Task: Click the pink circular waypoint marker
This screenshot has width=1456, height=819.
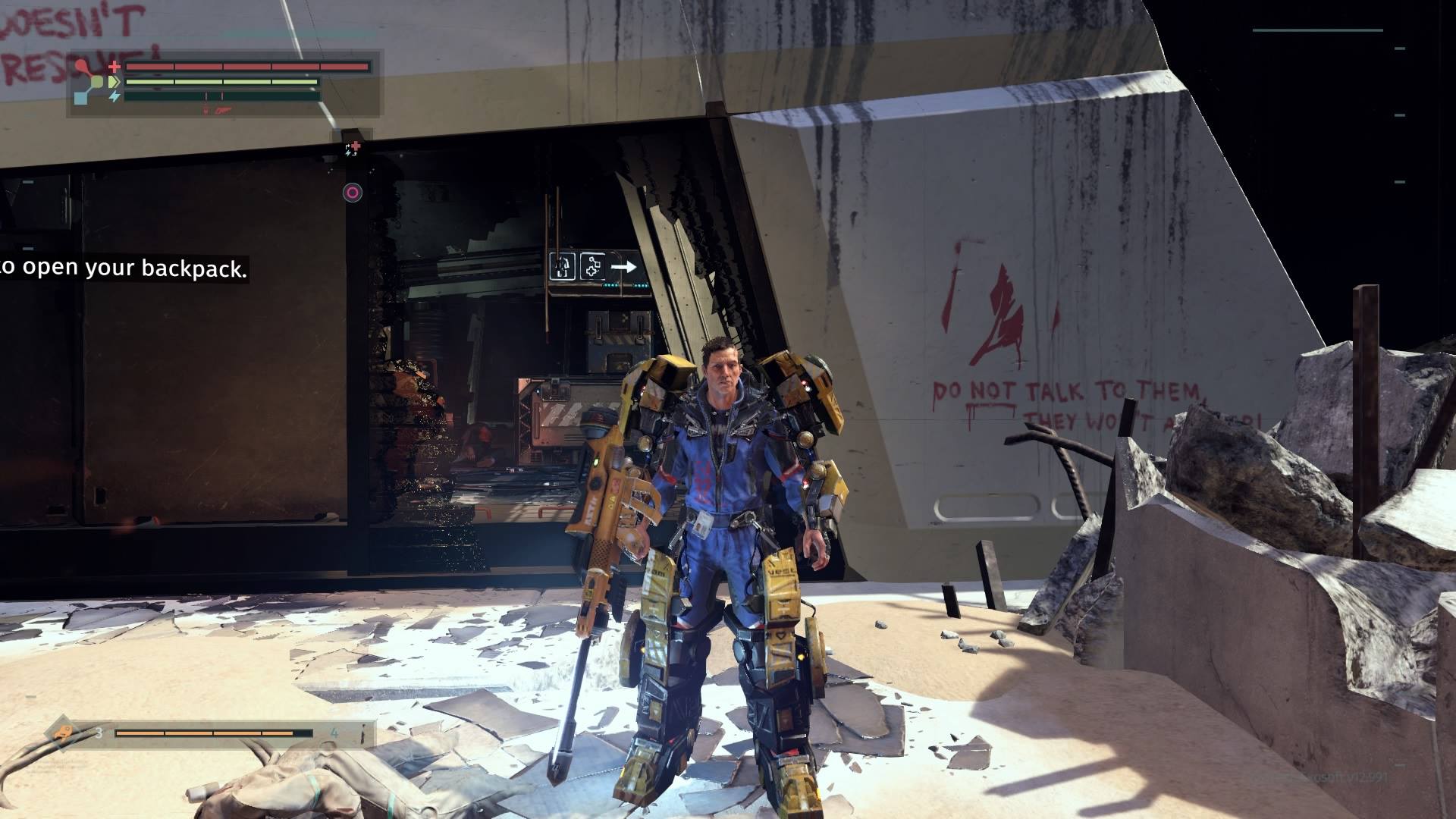Action: click(352, 193)
